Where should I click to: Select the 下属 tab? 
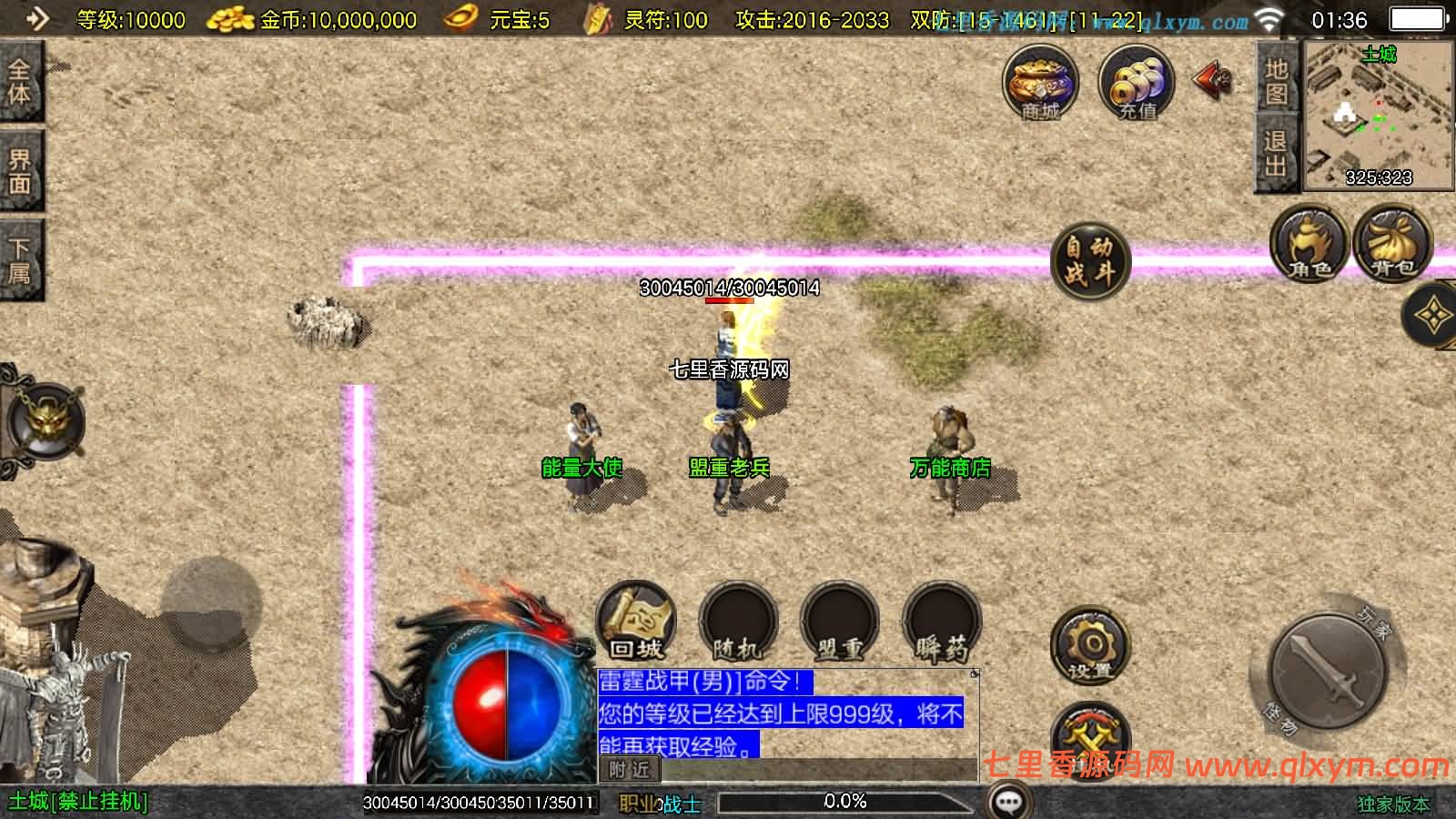[19, 260]
